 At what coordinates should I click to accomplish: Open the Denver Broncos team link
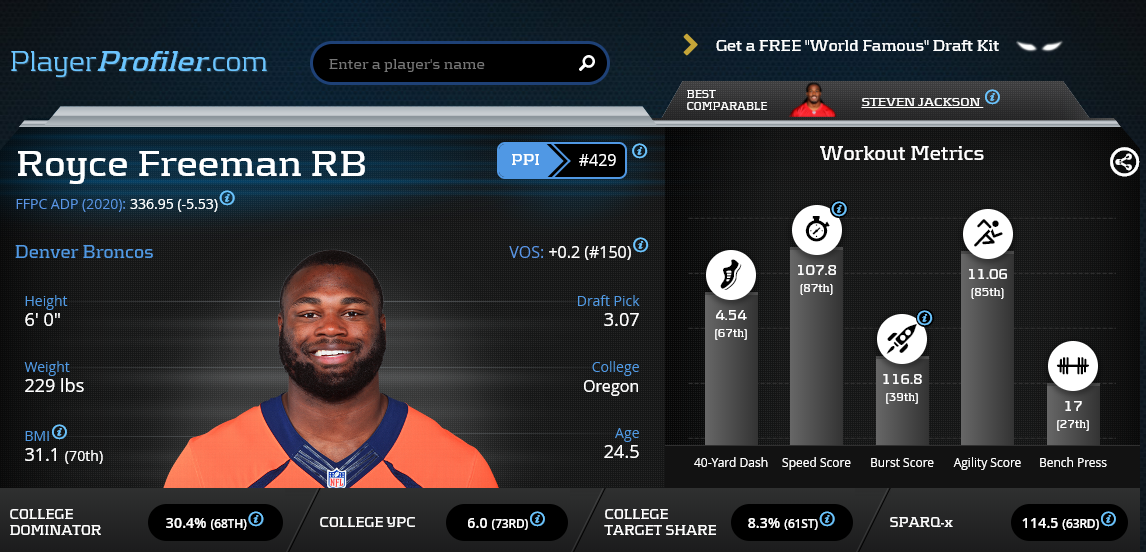coord(85,252)
